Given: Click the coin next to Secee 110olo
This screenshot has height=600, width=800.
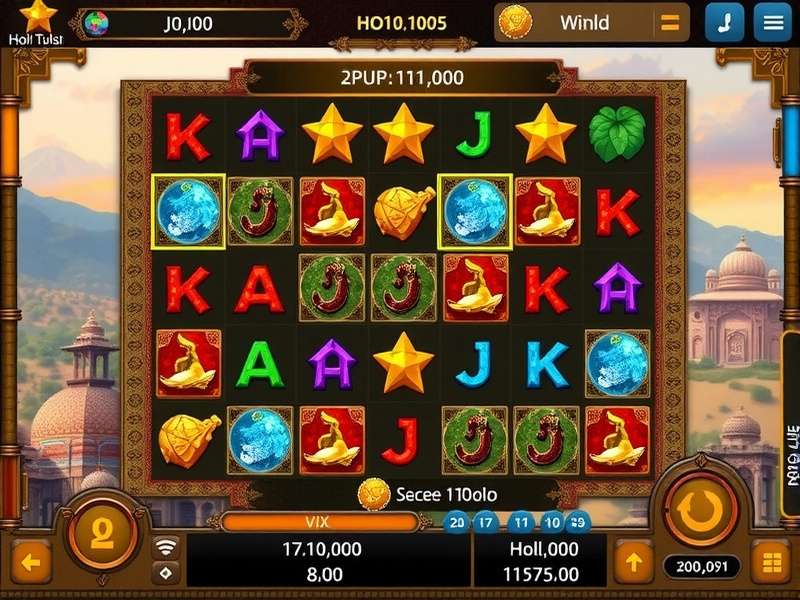Looking at the screenshot, I should (374, 493).
